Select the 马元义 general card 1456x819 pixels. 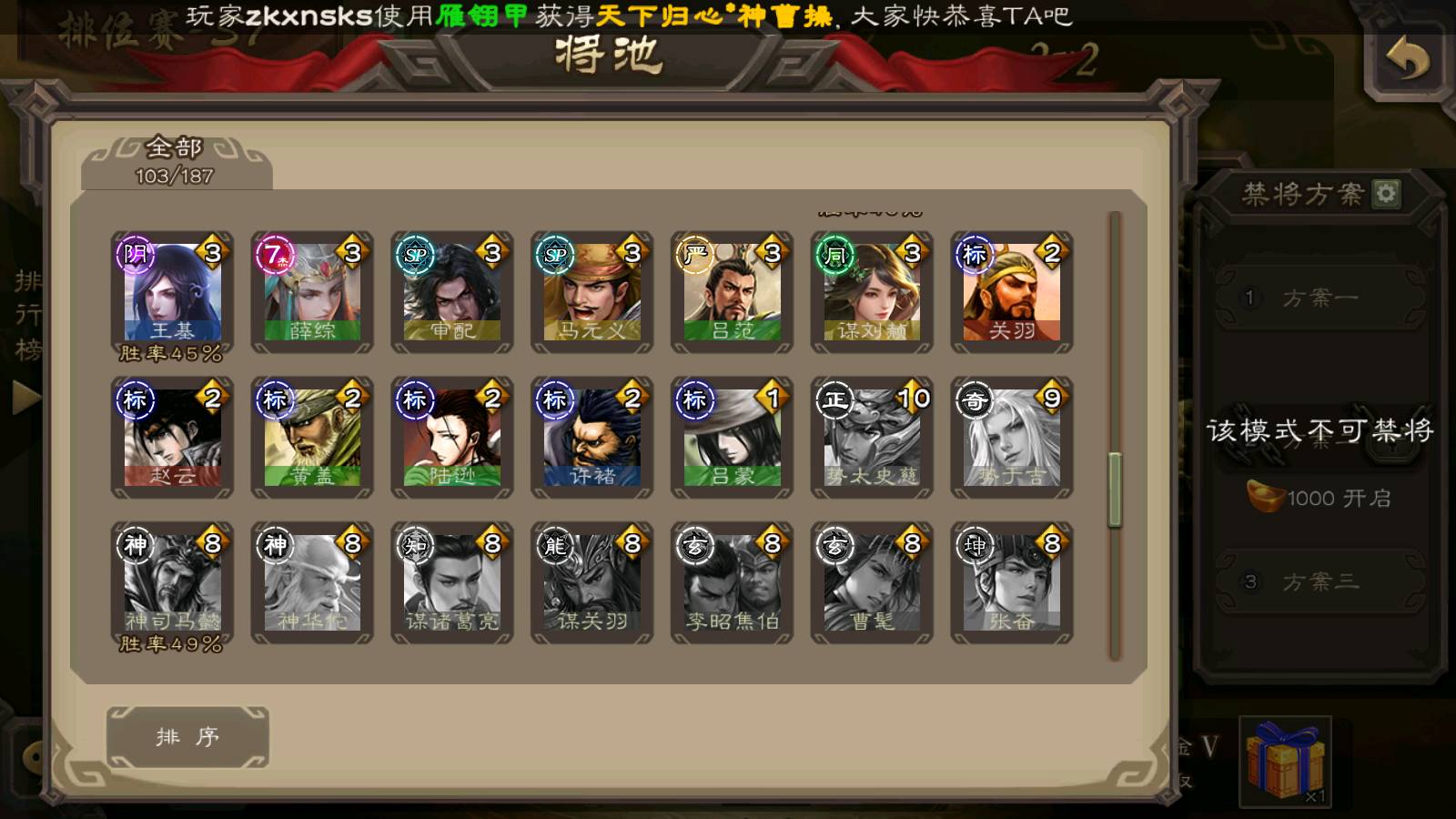(x=592, y=293)
